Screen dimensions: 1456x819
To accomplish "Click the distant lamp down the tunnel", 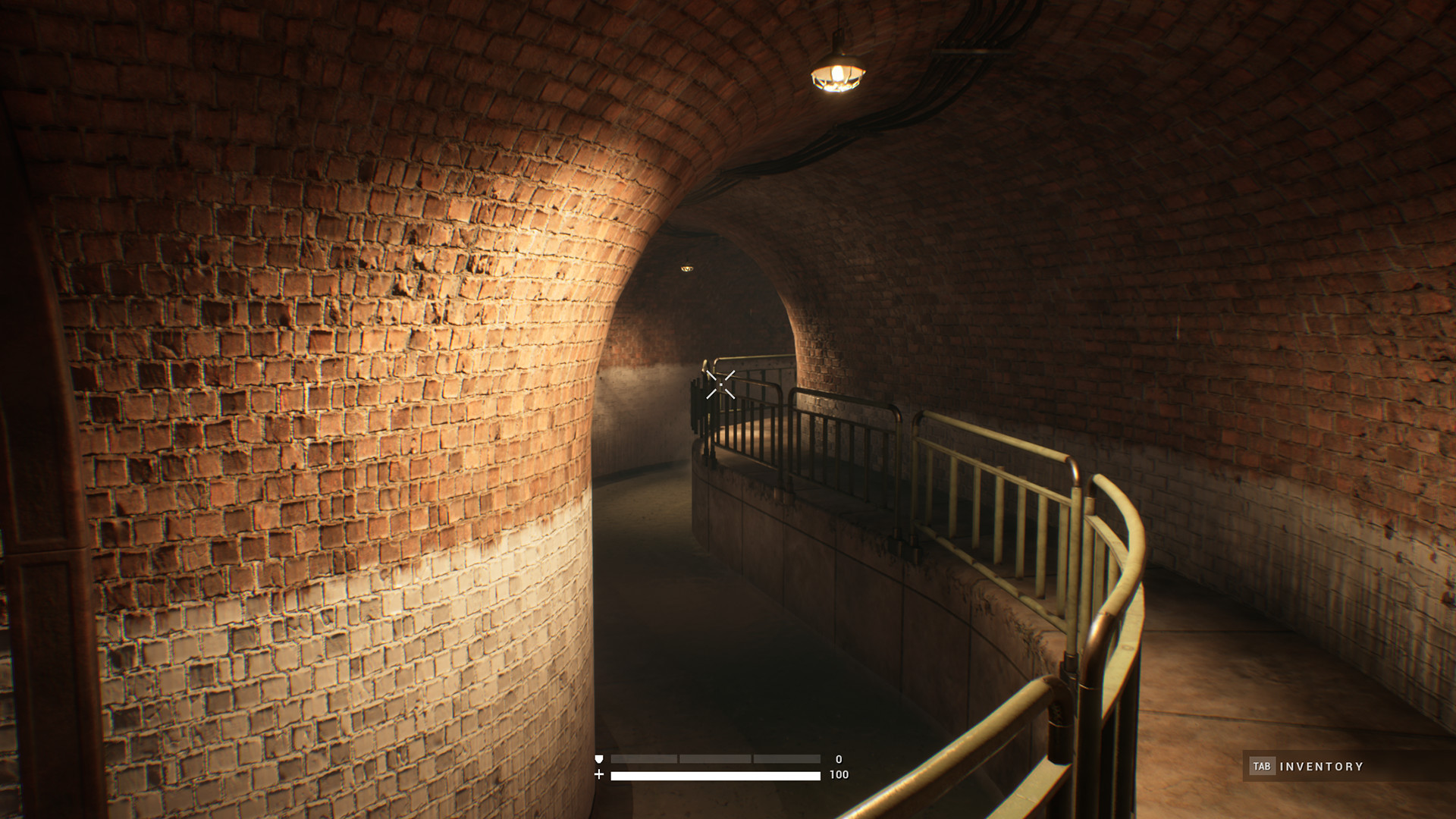I will click(x=689, y=269).
